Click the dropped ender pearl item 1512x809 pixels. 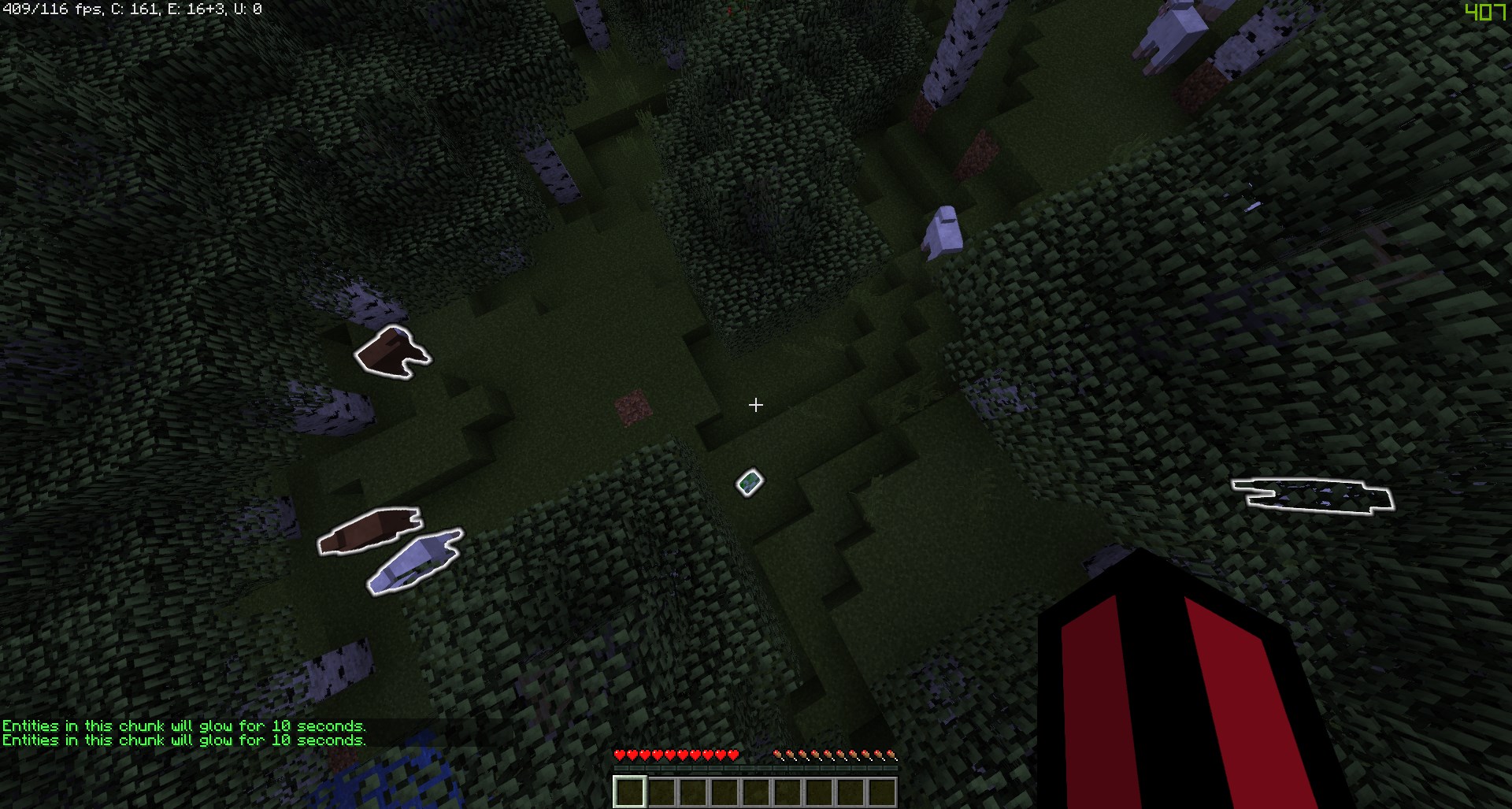749,481
